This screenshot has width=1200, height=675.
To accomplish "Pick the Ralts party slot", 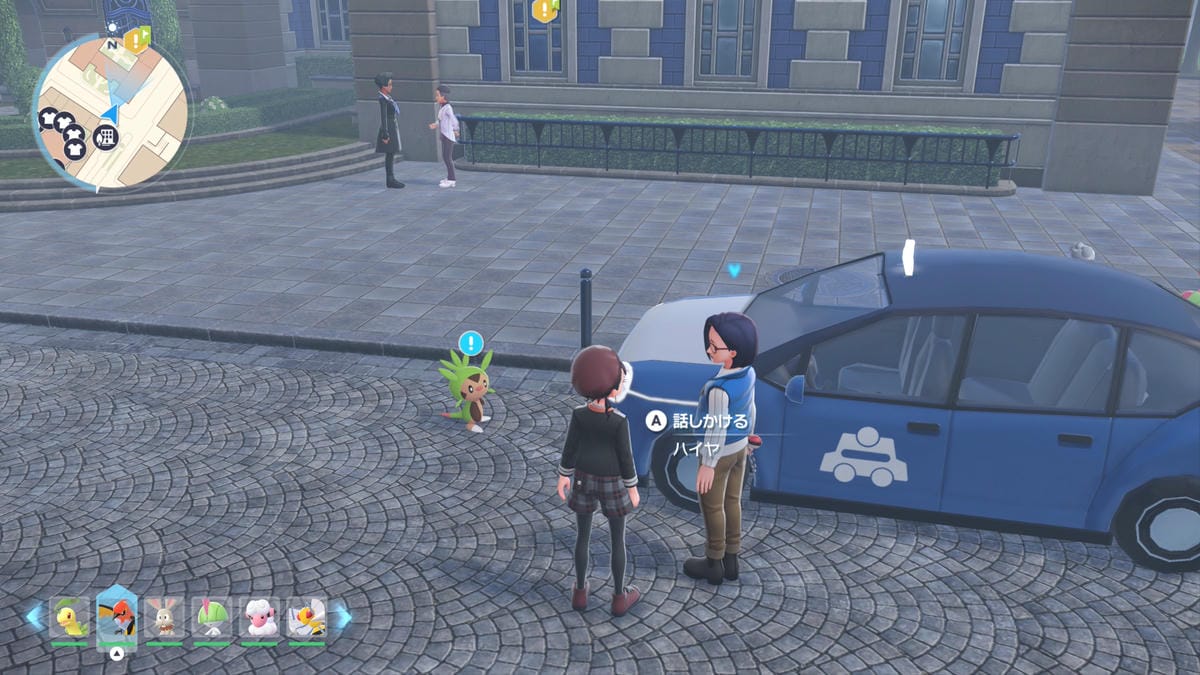I will (211, 617).
